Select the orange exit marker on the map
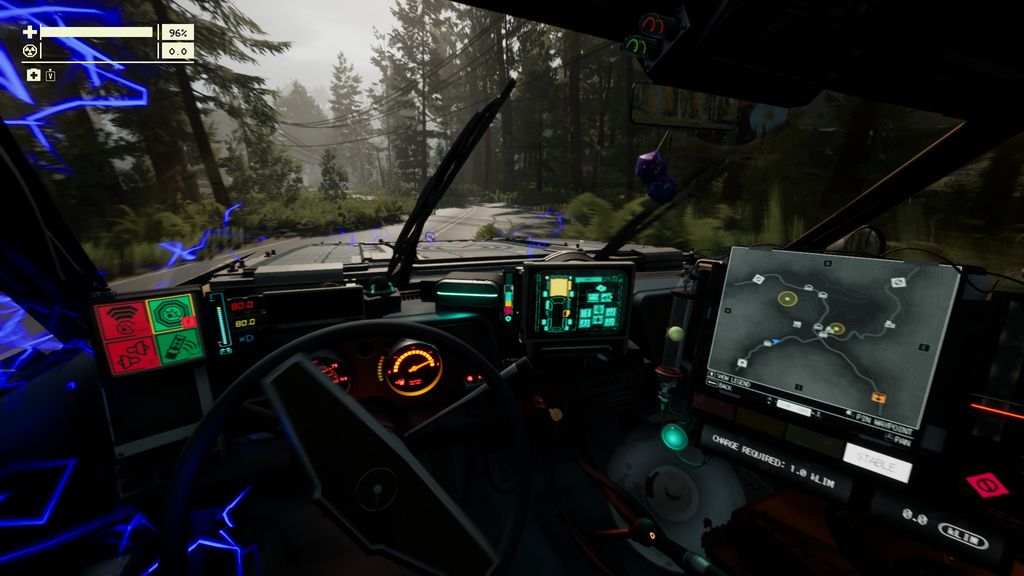1024x576 pixels. (x=878, y=398)
